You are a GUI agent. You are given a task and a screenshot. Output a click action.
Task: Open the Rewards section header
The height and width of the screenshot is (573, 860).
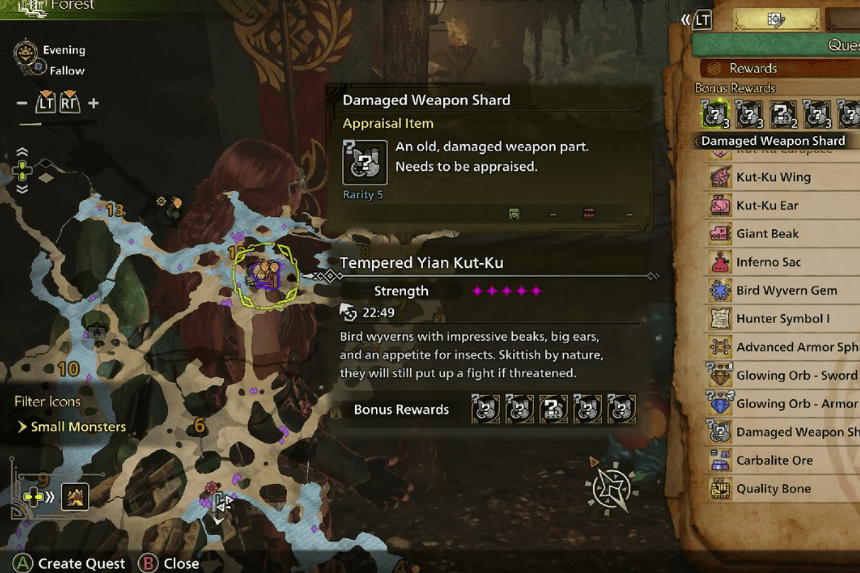point(752,68)
